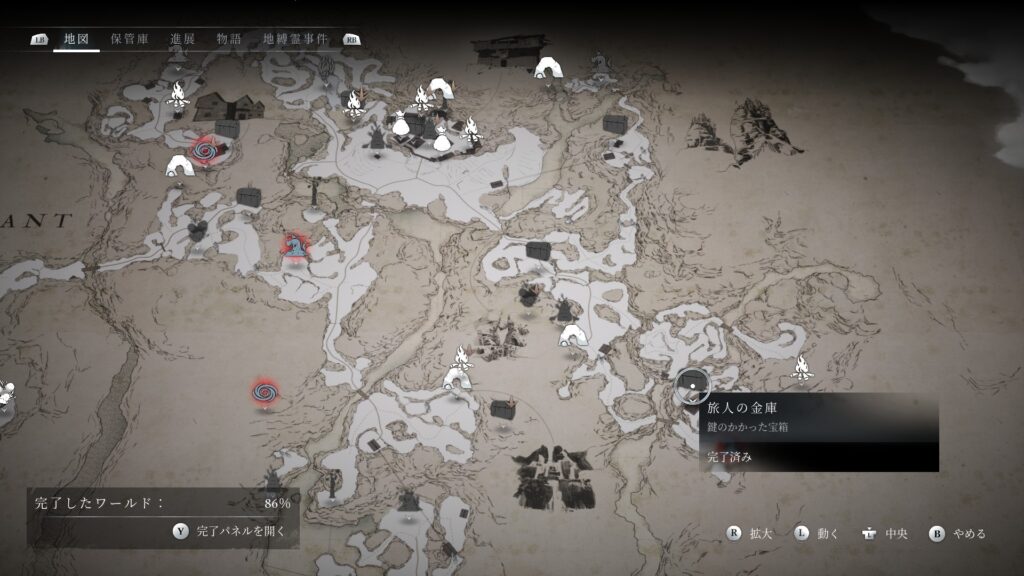Screen dimensions: 1024x576
Task: Switch to the 保管庫 tab
Action: [x=130, y=39]
